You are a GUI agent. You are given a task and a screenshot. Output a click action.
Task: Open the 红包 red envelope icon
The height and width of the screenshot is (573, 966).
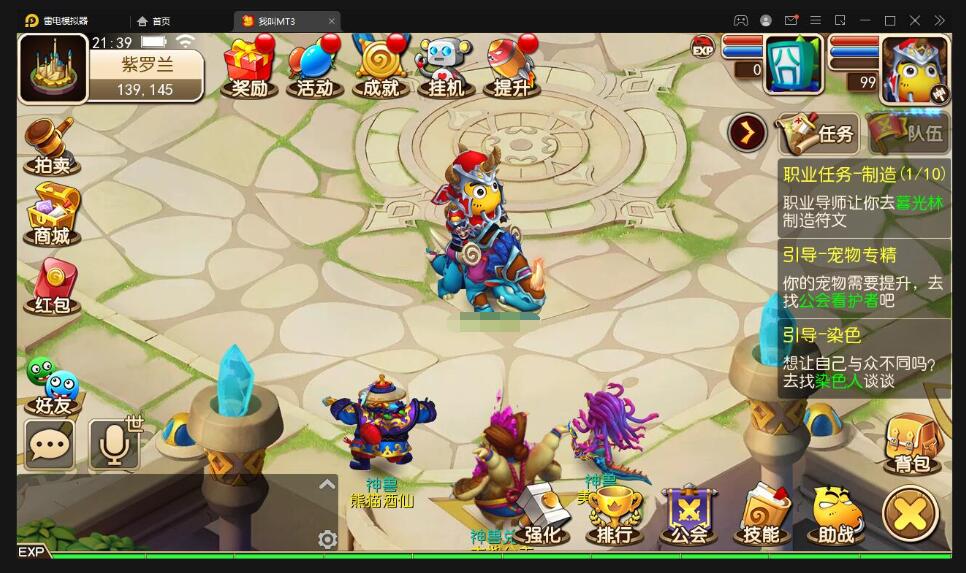tap(52, 286)
